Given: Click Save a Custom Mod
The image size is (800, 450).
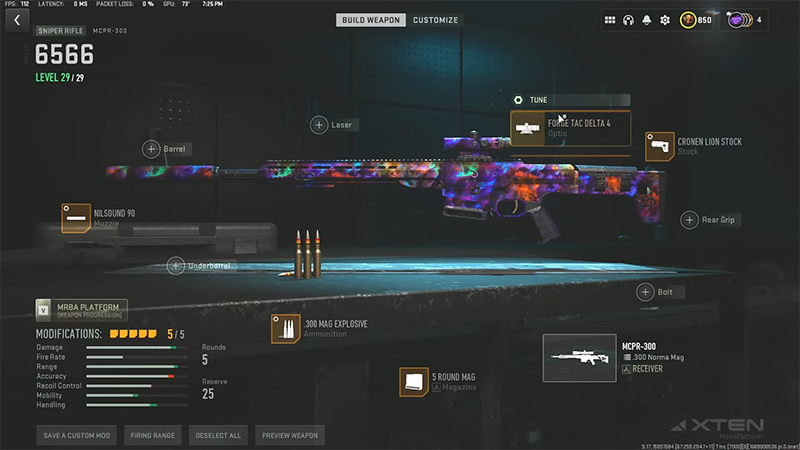Looking at the screenshot, I should click(78, 435).
